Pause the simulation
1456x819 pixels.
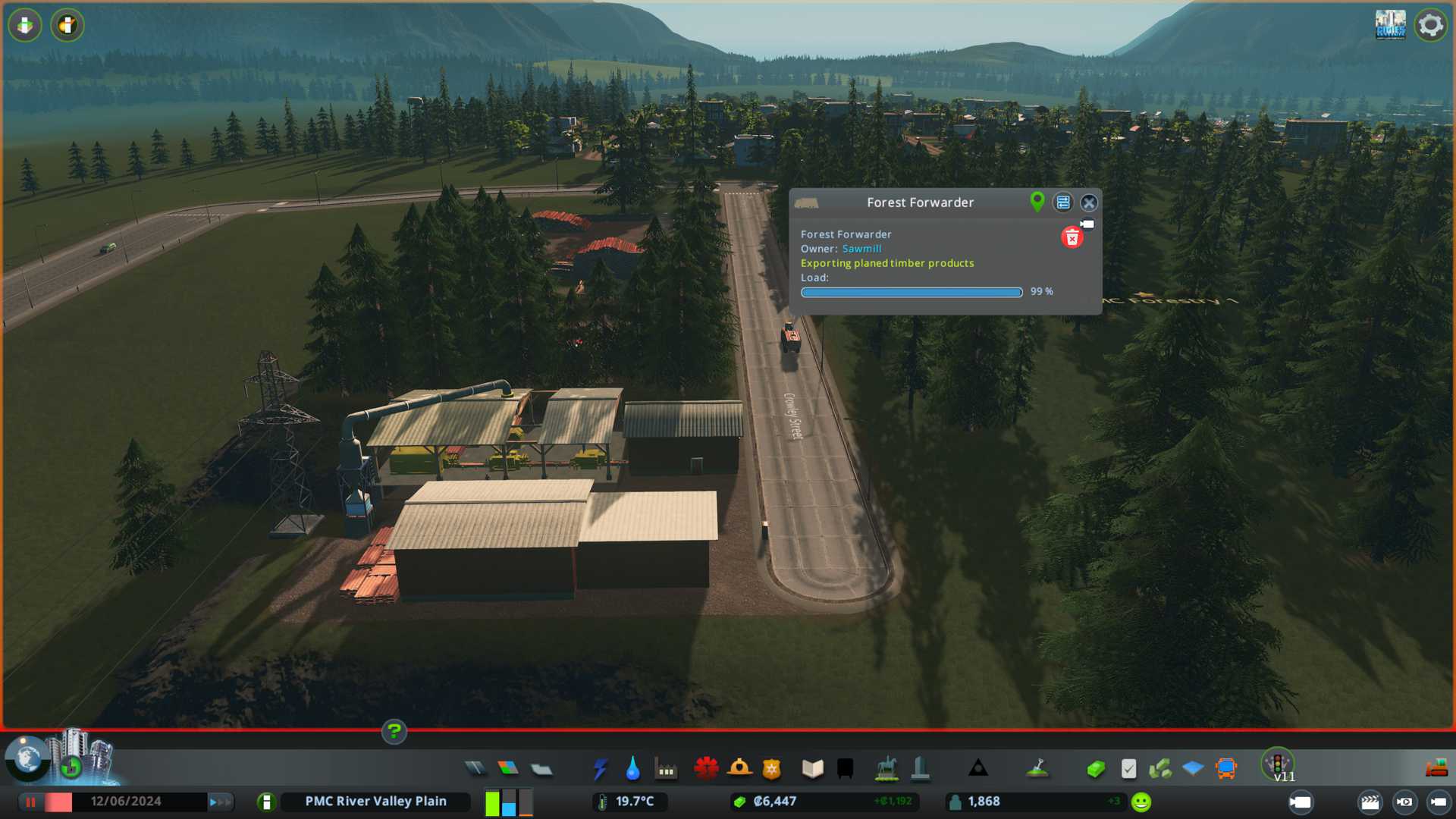(x=31, y=802)
